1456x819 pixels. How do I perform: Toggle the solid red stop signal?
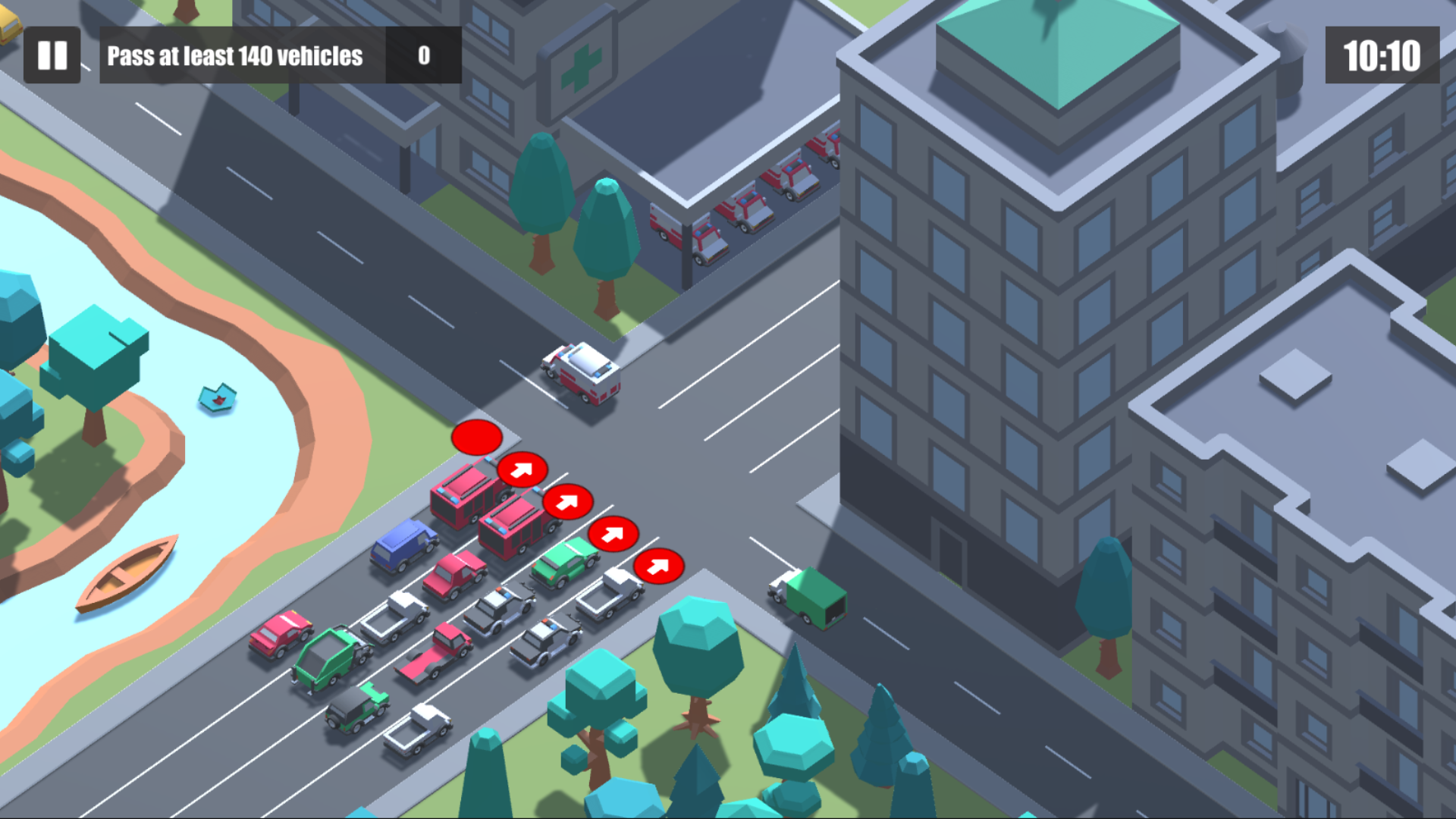click(475, 436)
